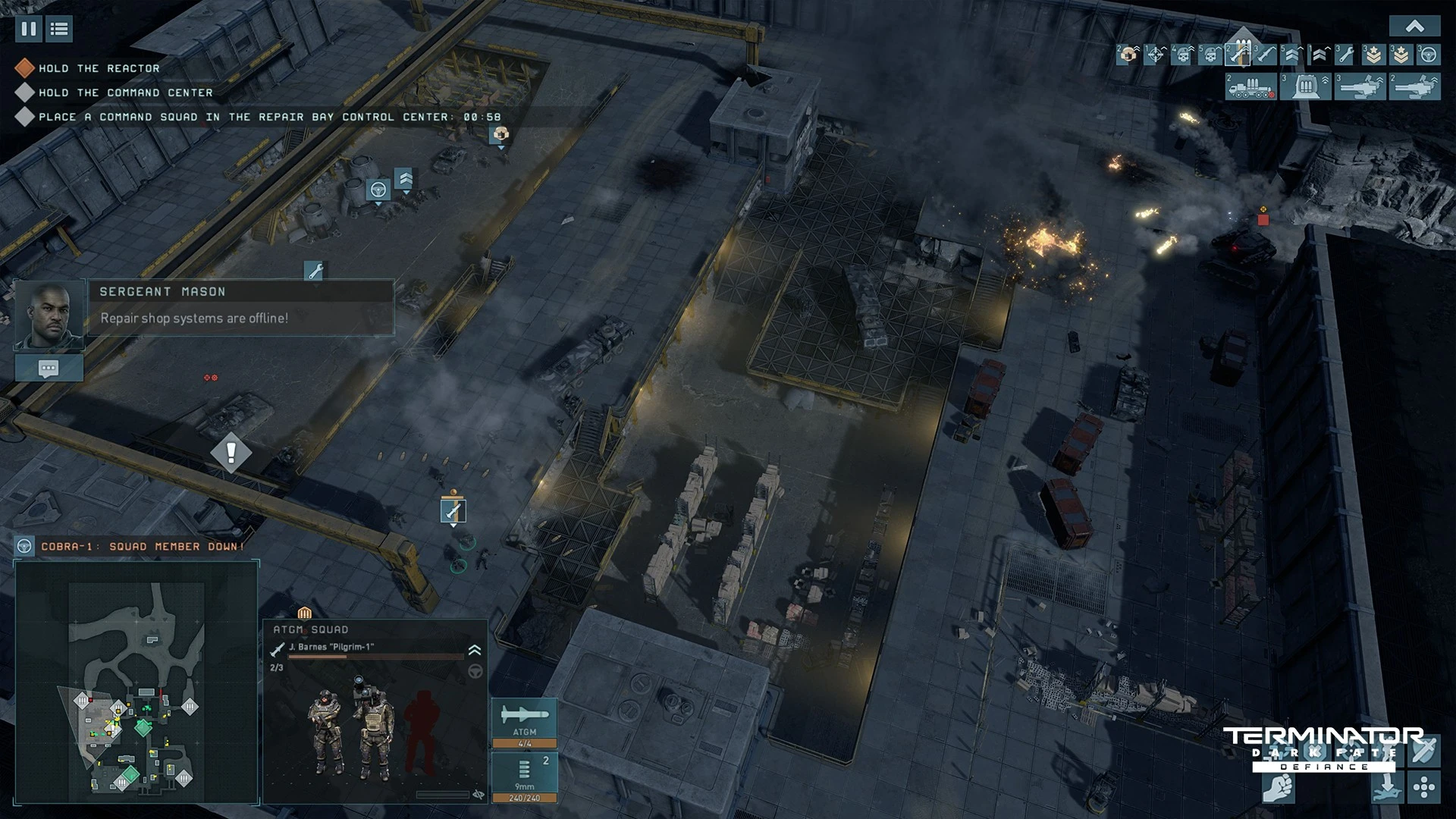Open the objectives list menu button
Viewport: 1456px width, 819px height.
(59, 30)
